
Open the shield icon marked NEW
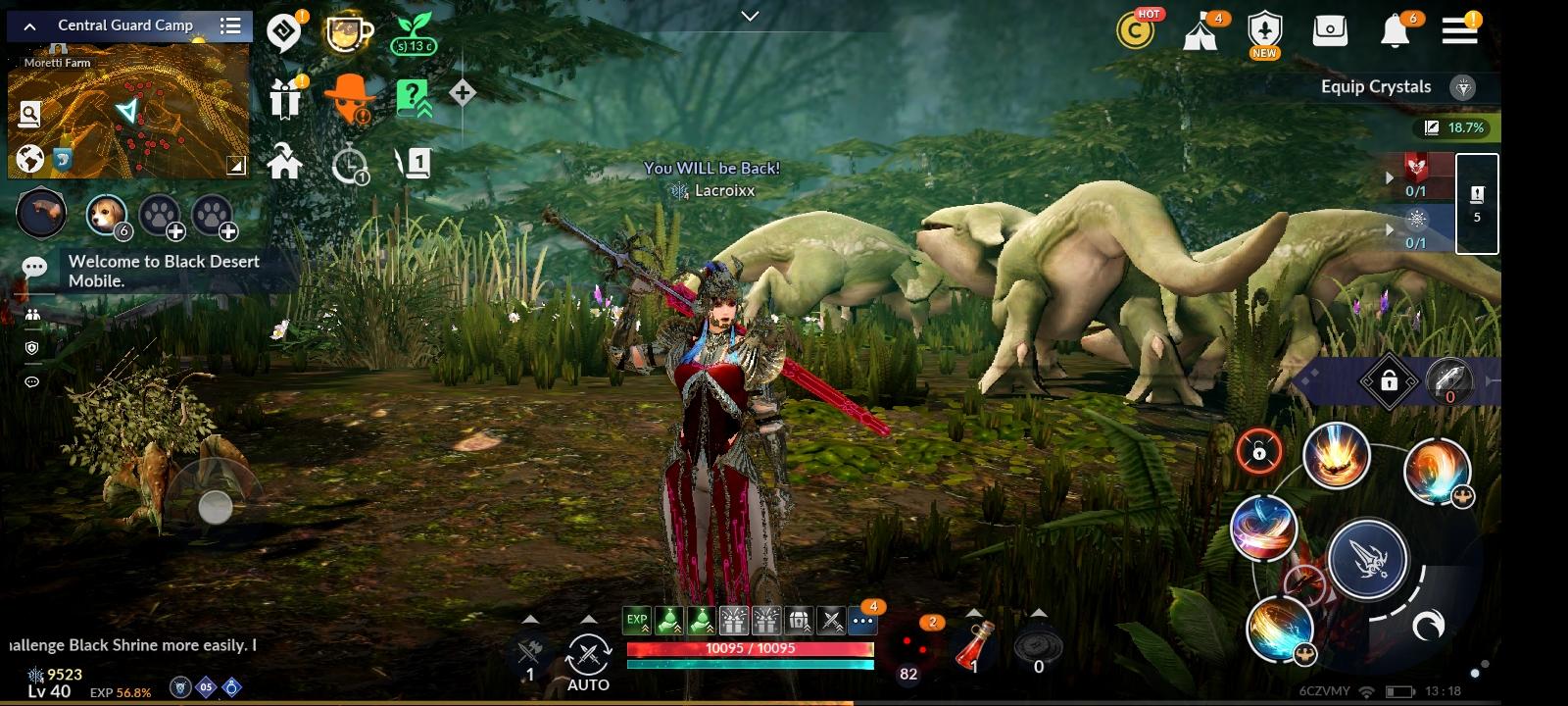pyautogui.click(x=1264, y=30)
